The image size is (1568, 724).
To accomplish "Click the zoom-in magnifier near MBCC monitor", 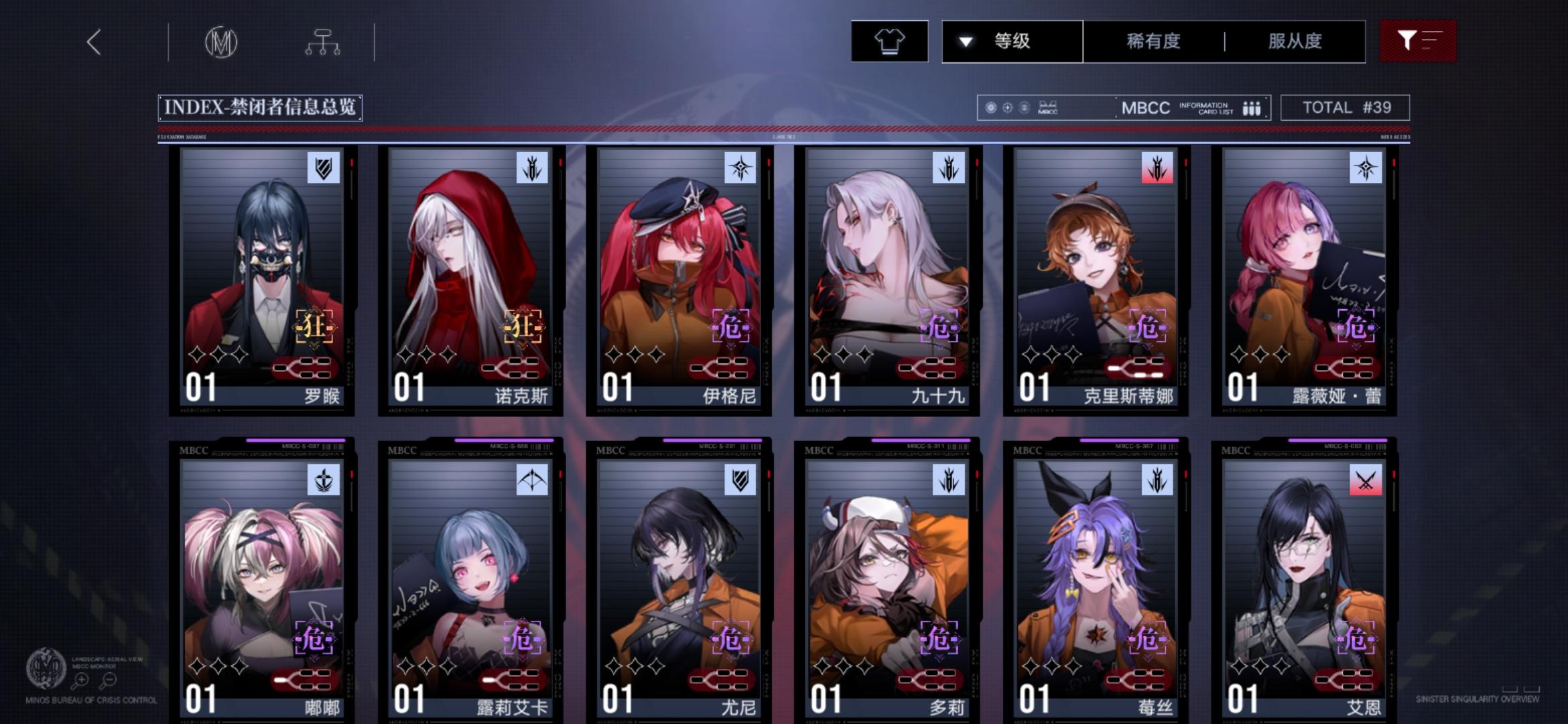I will [x=80, y=678].
